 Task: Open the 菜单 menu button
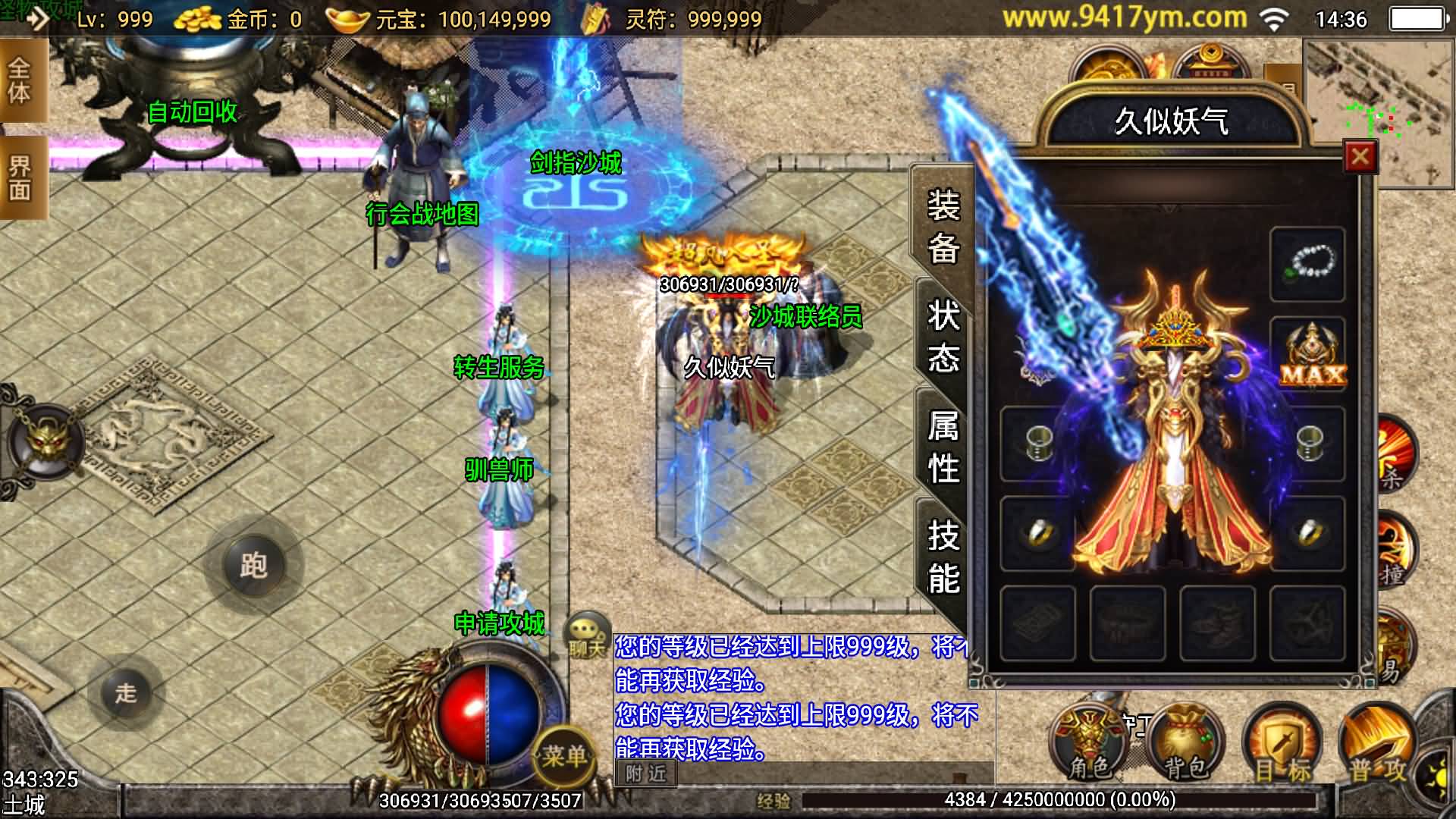(x=564, y=755)
